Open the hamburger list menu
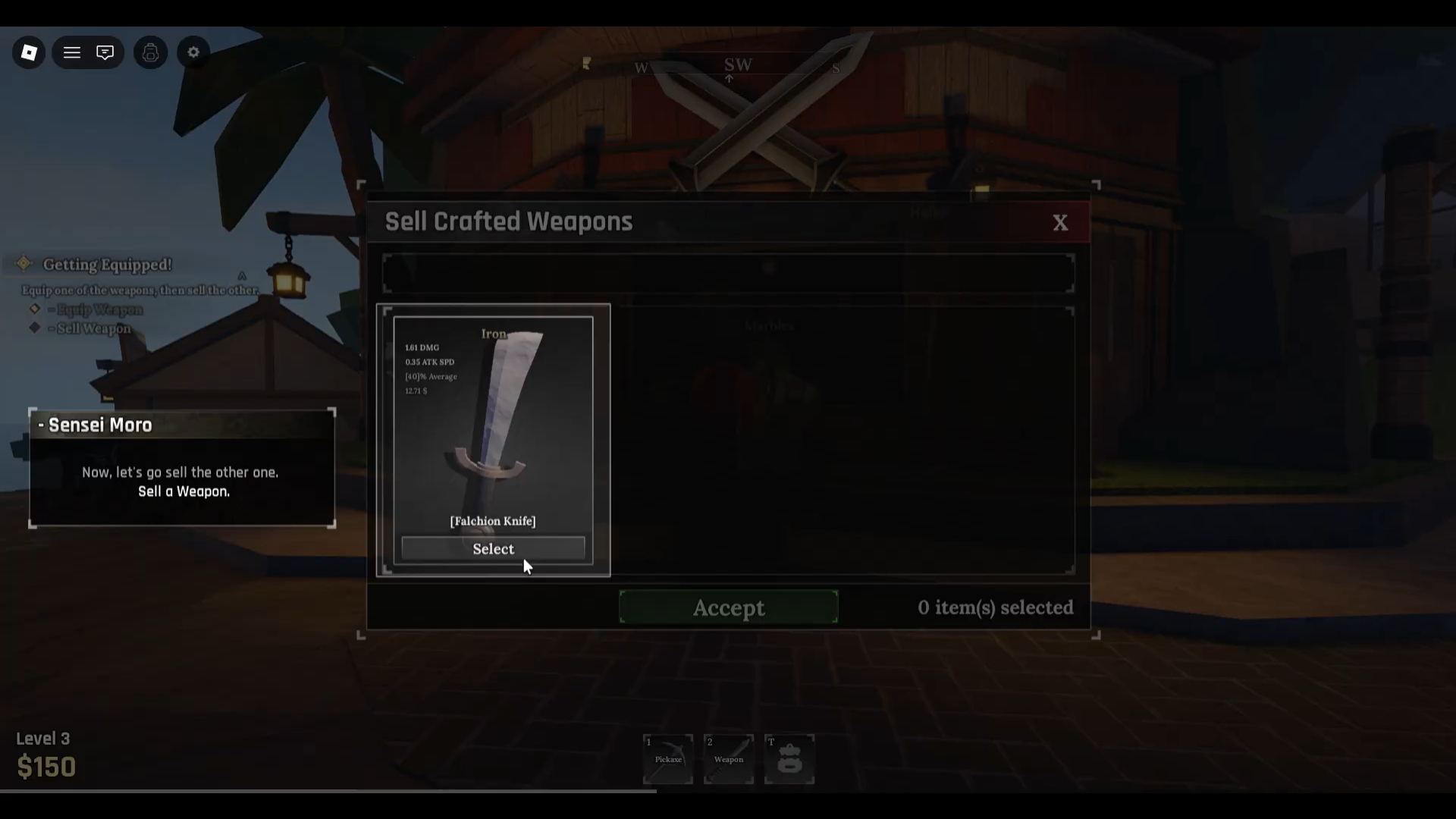This screenshot has width=1456, height=819. (72, 52)
